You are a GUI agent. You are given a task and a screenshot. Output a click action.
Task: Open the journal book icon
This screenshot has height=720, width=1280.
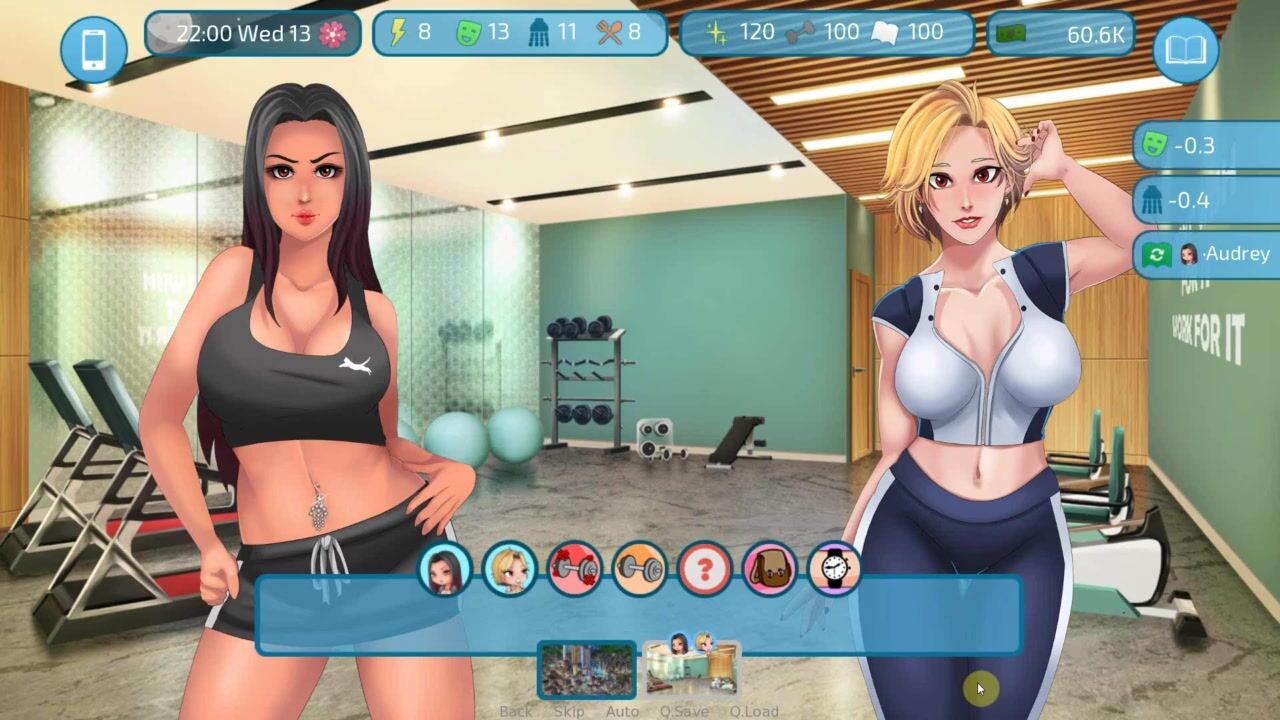pyautogui.click(x=1186, y=49)
